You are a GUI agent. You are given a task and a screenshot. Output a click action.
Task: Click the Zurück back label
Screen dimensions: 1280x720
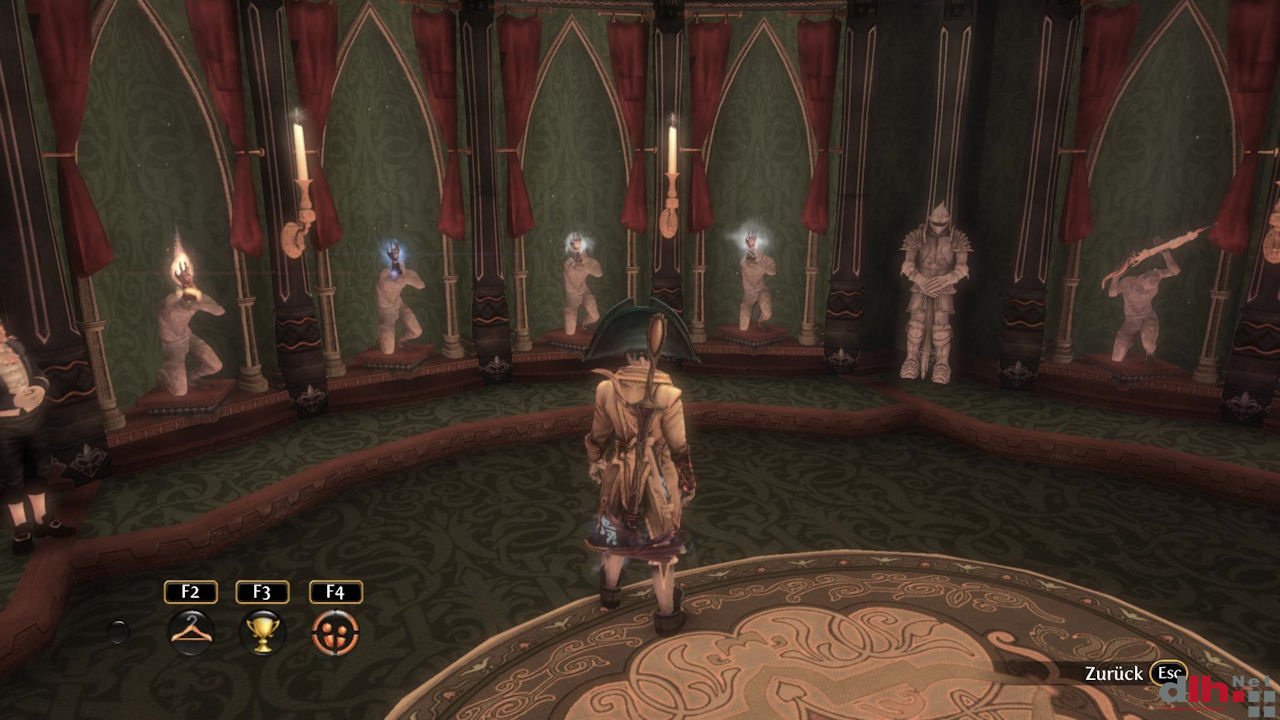(1113, 674)
